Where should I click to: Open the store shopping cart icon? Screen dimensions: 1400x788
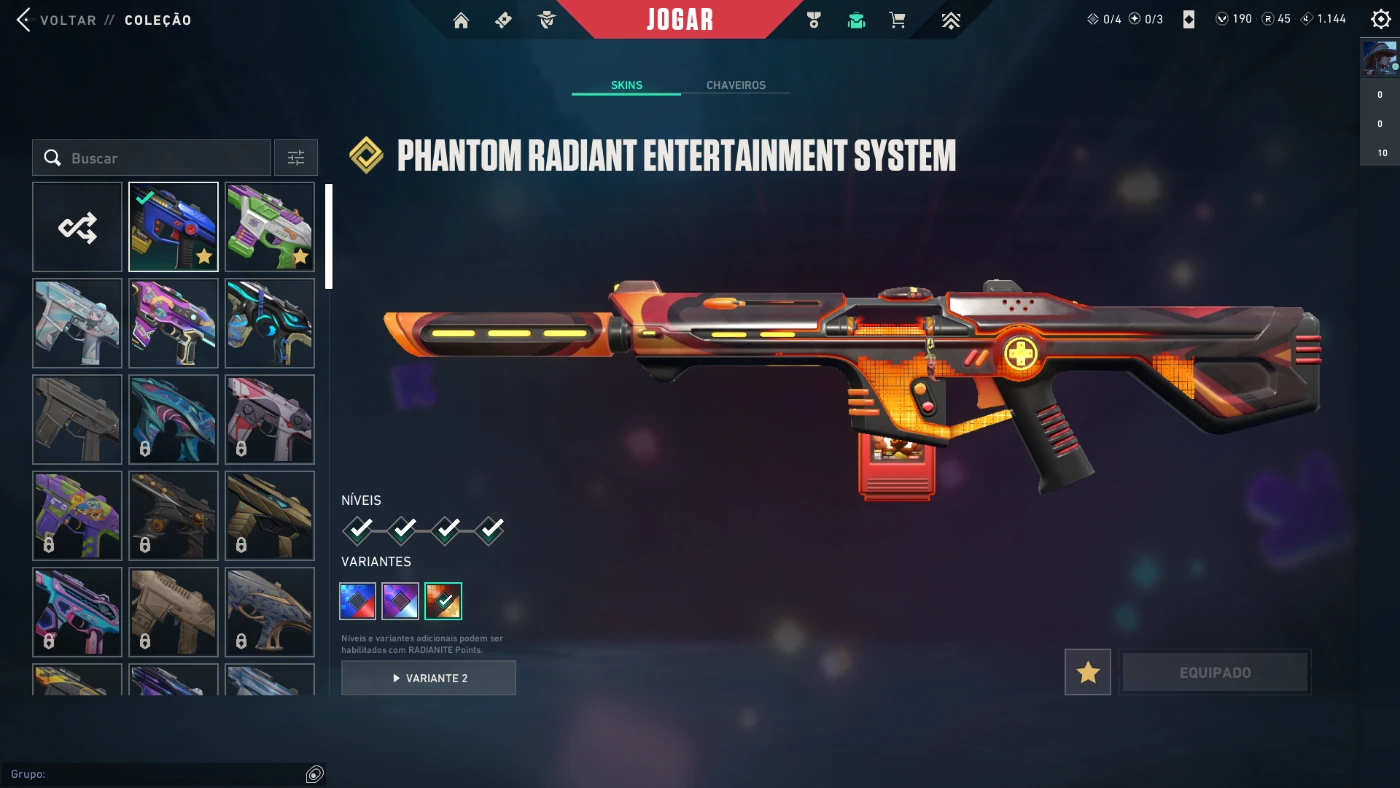click(x=898, y=20)
